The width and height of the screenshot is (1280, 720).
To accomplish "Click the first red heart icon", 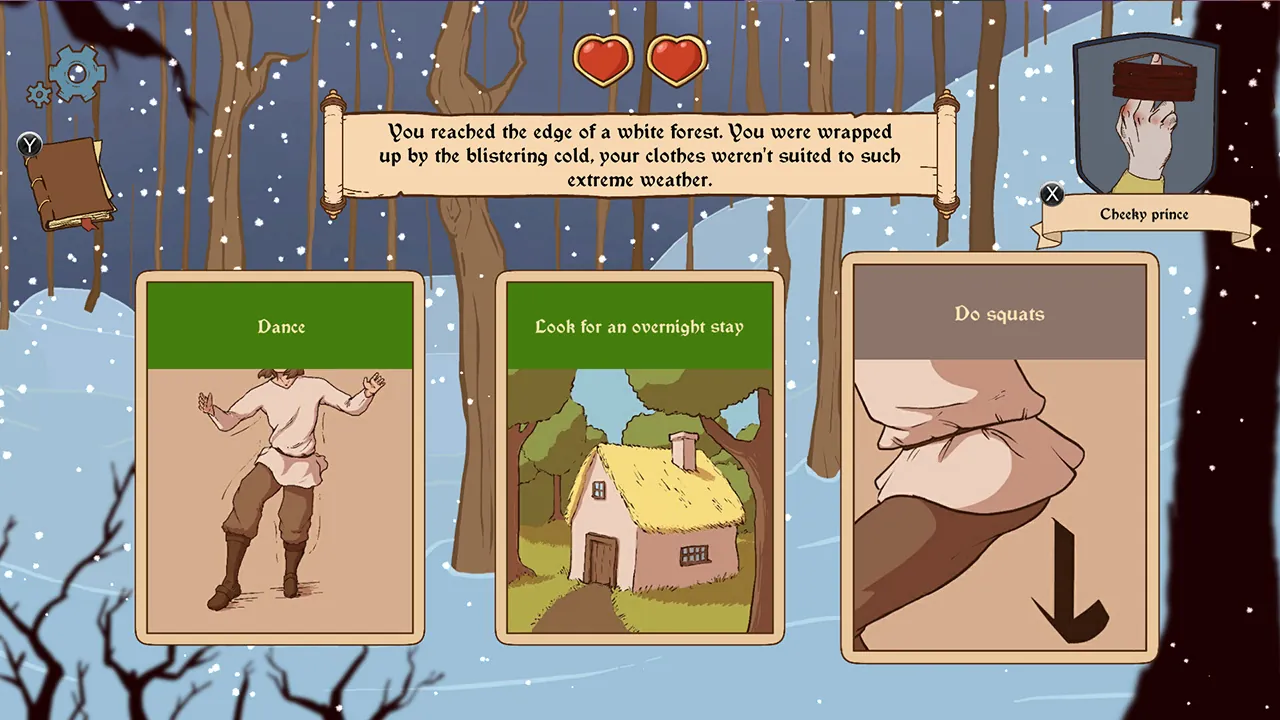I will [x=604, y=59].
